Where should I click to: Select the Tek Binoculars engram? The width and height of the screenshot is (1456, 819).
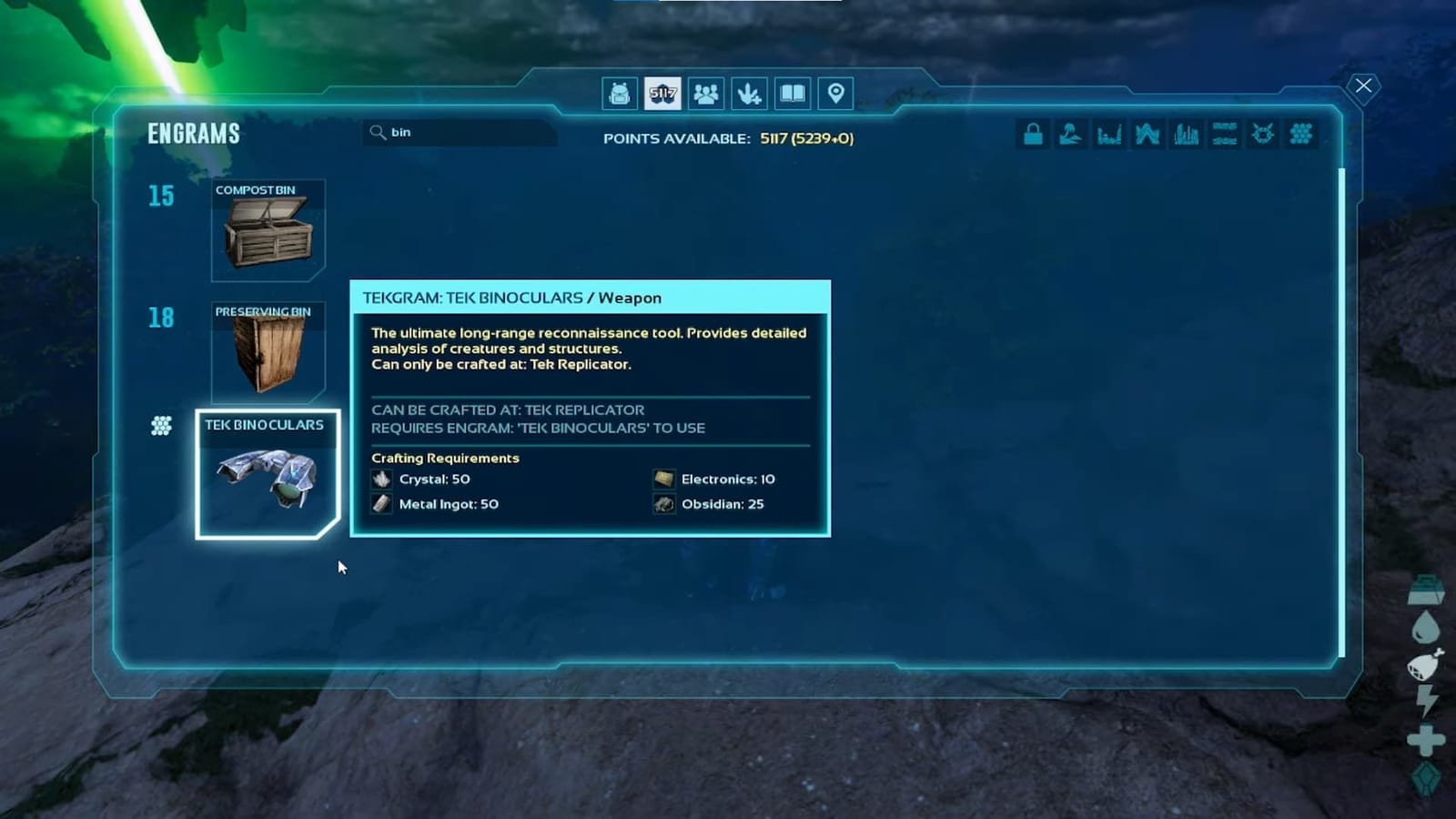[x=267, y=473]
